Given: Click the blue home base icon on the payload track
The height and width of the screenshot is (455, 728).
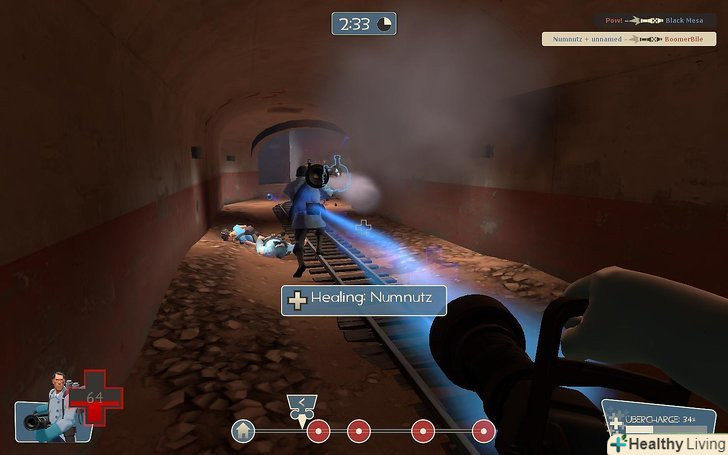Looking at the screenshot, I should click(242, 431).
